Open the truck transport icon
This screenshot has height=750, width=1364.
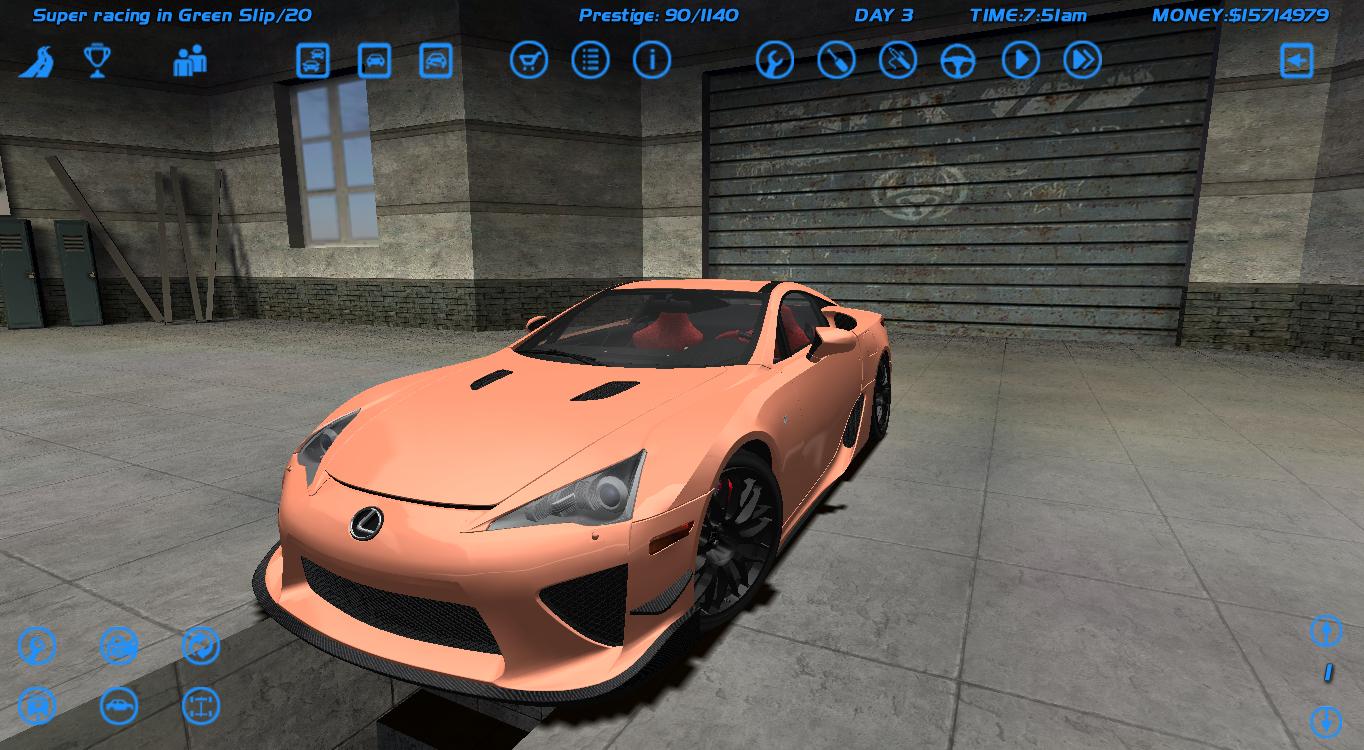coord(38,705)
